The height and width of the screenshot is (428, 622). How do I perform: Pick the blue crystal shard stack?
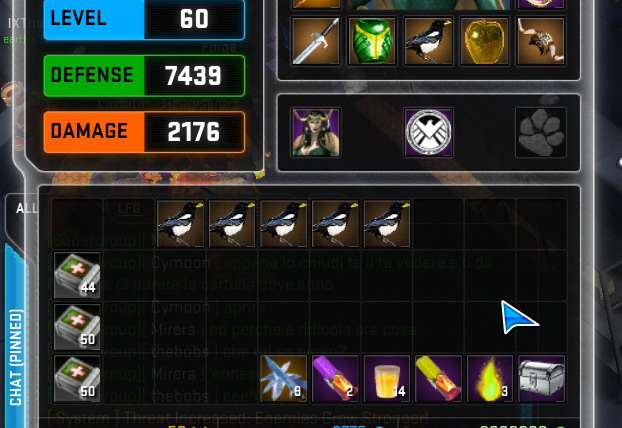pyautogui.click(x=285, y=379)
